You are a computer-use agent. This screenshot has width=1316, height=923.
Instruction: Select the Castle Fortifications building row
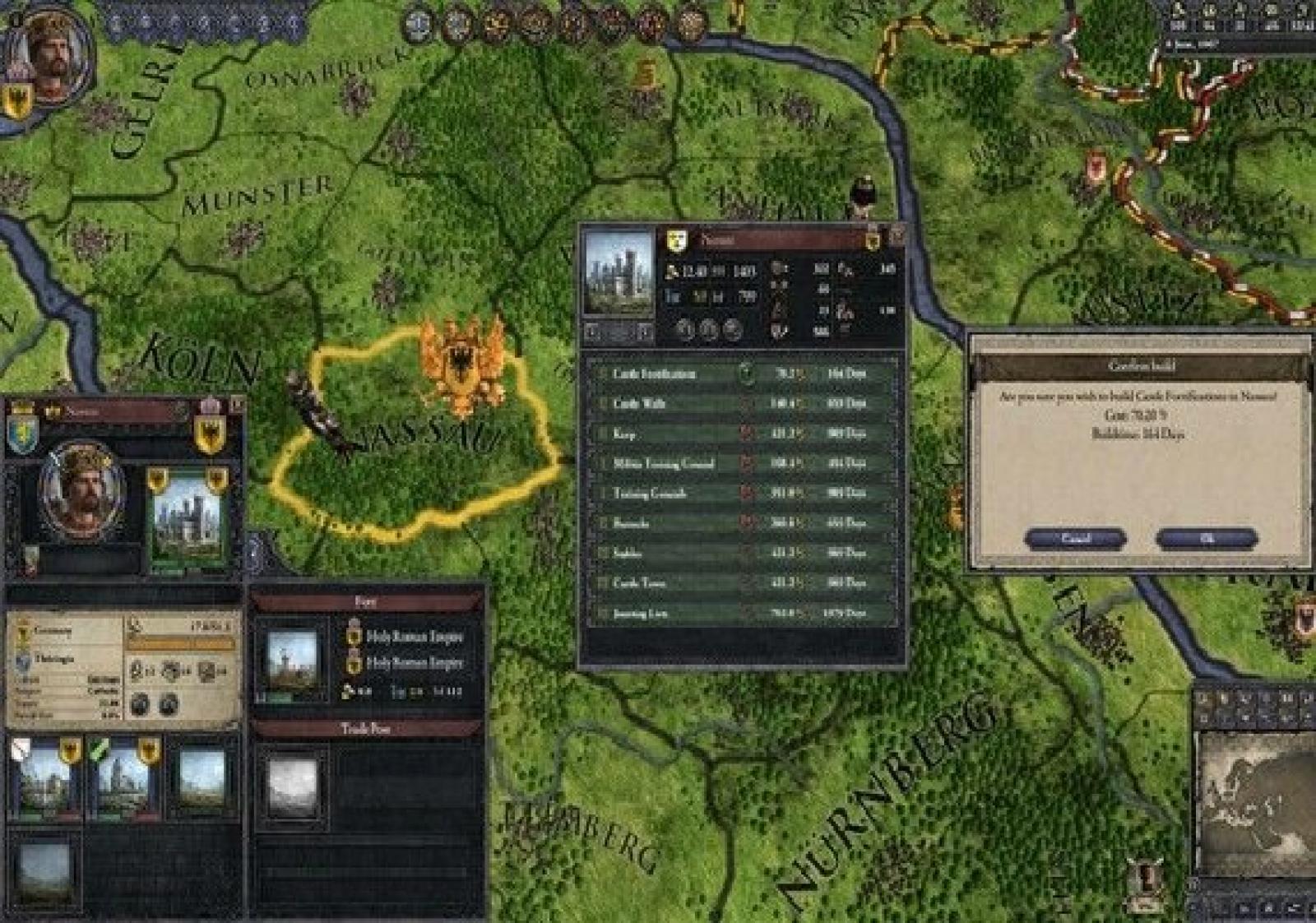click(x=740, y=373)
